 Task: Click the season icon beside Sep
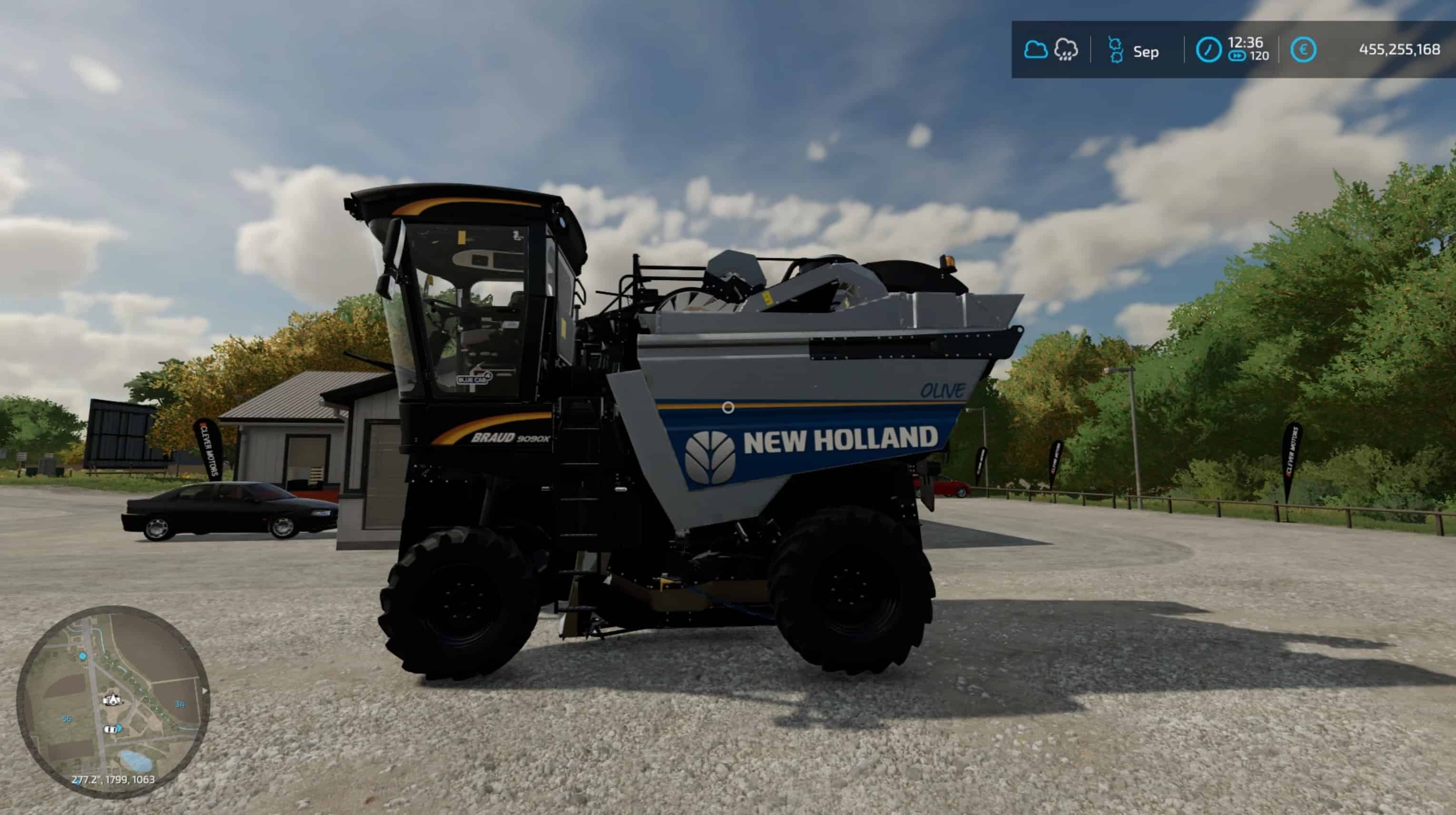(x=1115, y=51)
